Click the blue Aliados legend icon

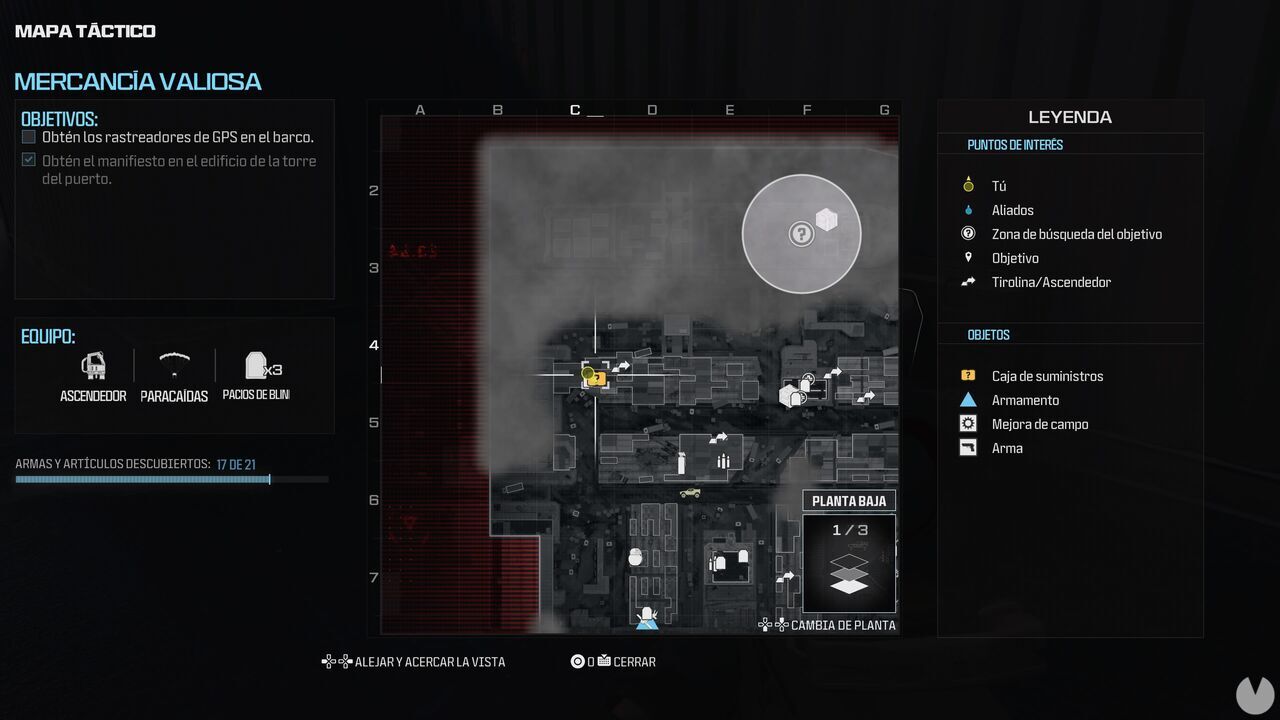coord(967,210)
